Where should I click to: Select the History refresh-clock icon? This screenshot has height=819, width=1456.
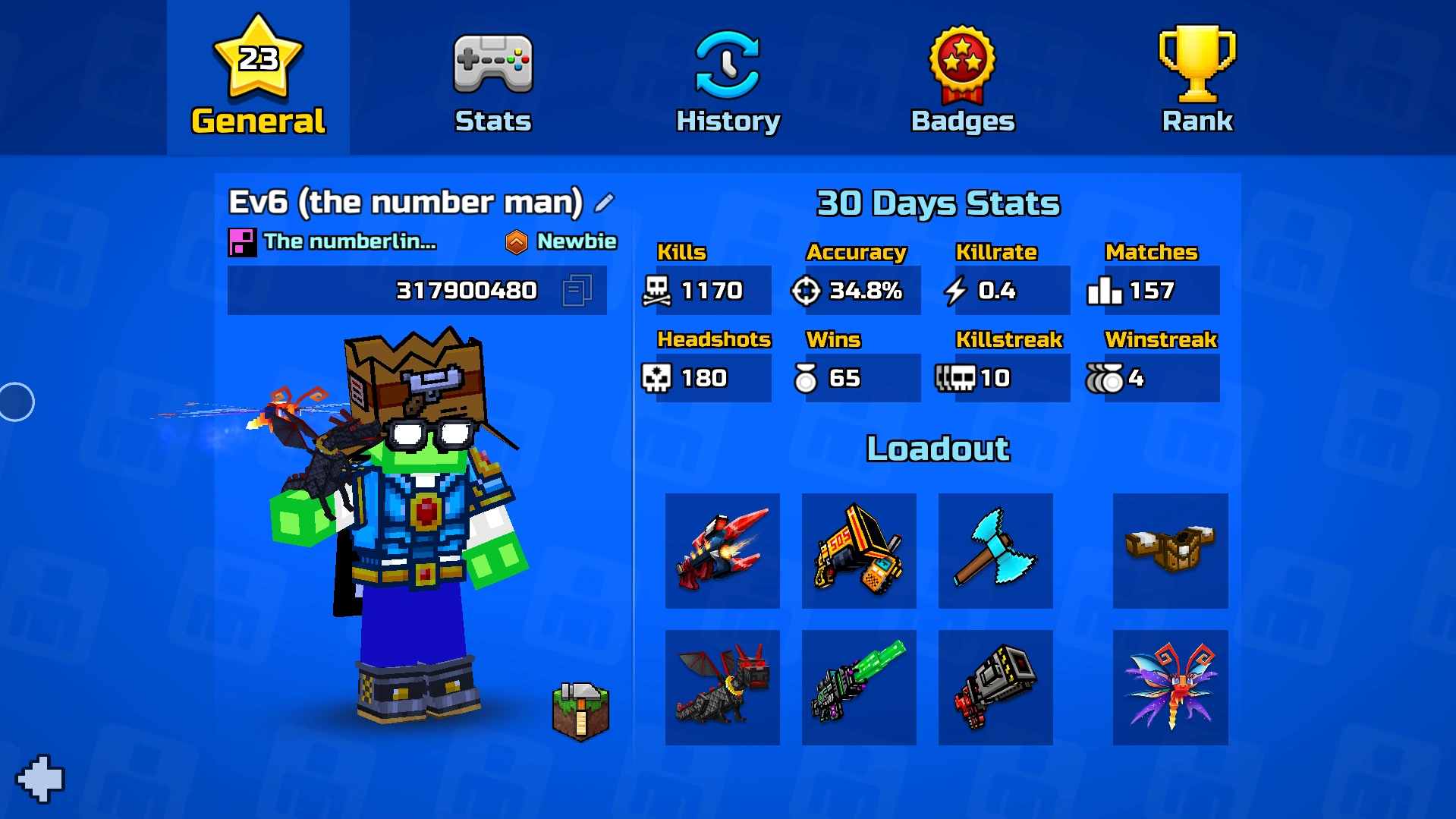coord(727,65)
